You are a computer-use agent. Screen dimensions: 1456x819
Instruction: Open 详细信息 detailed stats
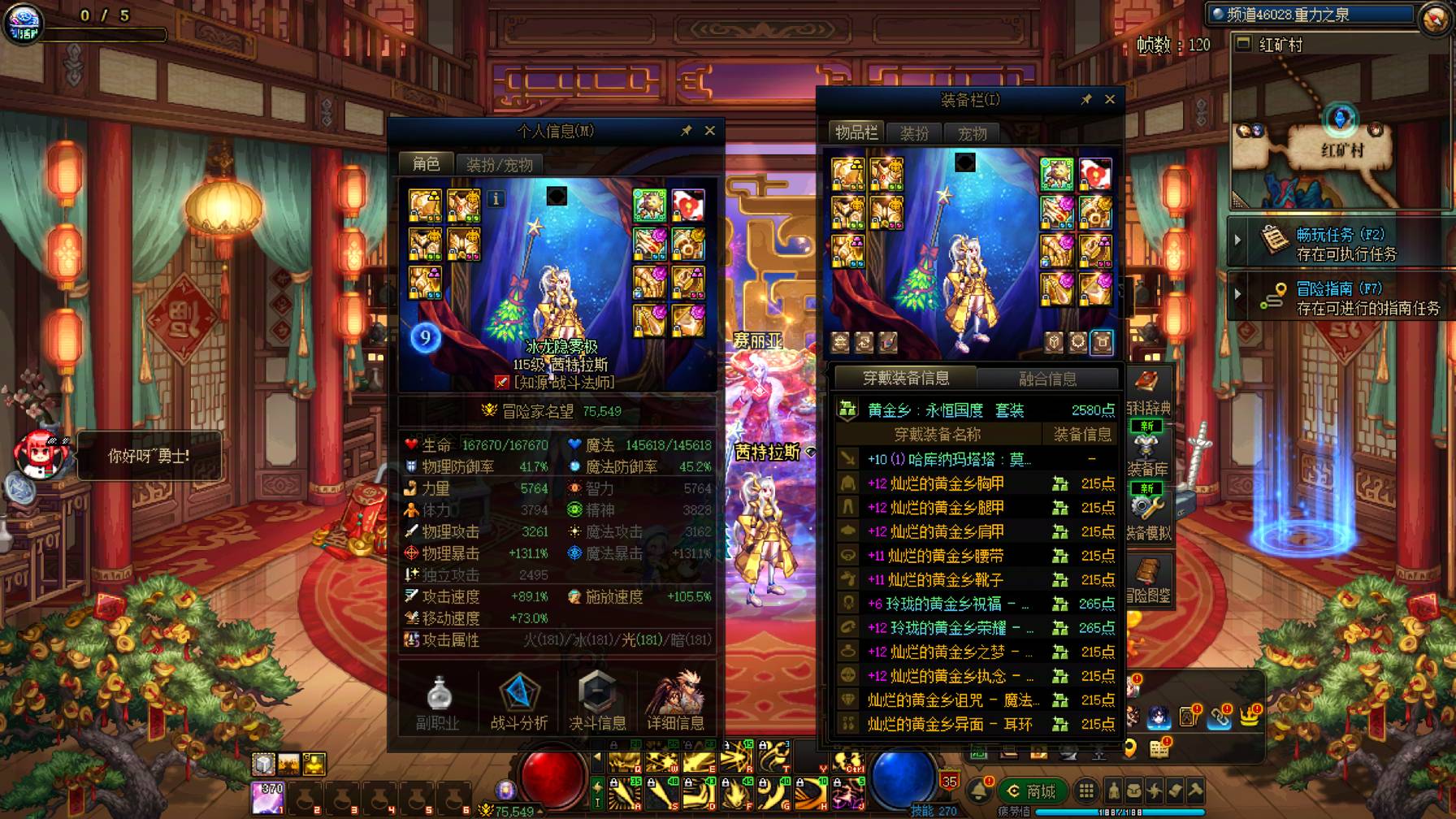pos(675,704)
